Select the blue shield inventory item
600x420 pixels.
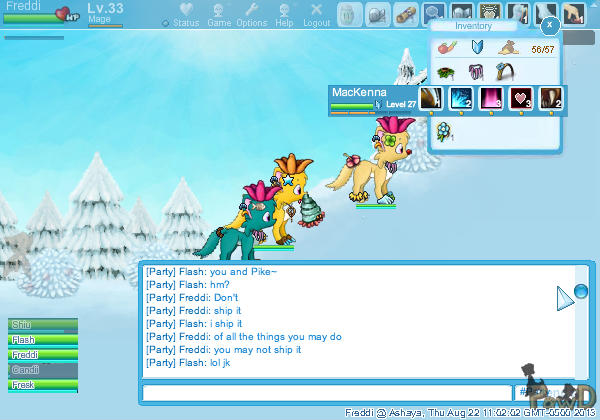tap(477, 46)
